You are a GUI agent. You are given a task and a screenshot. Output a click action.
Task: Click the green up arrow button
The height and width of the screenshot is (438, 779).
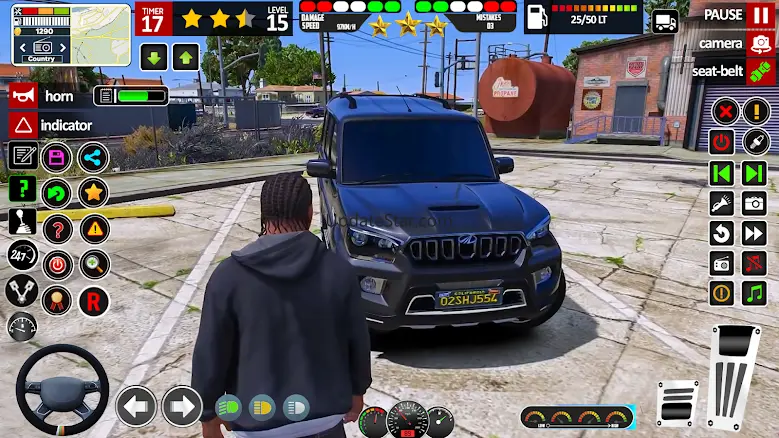tap(185, 57)
